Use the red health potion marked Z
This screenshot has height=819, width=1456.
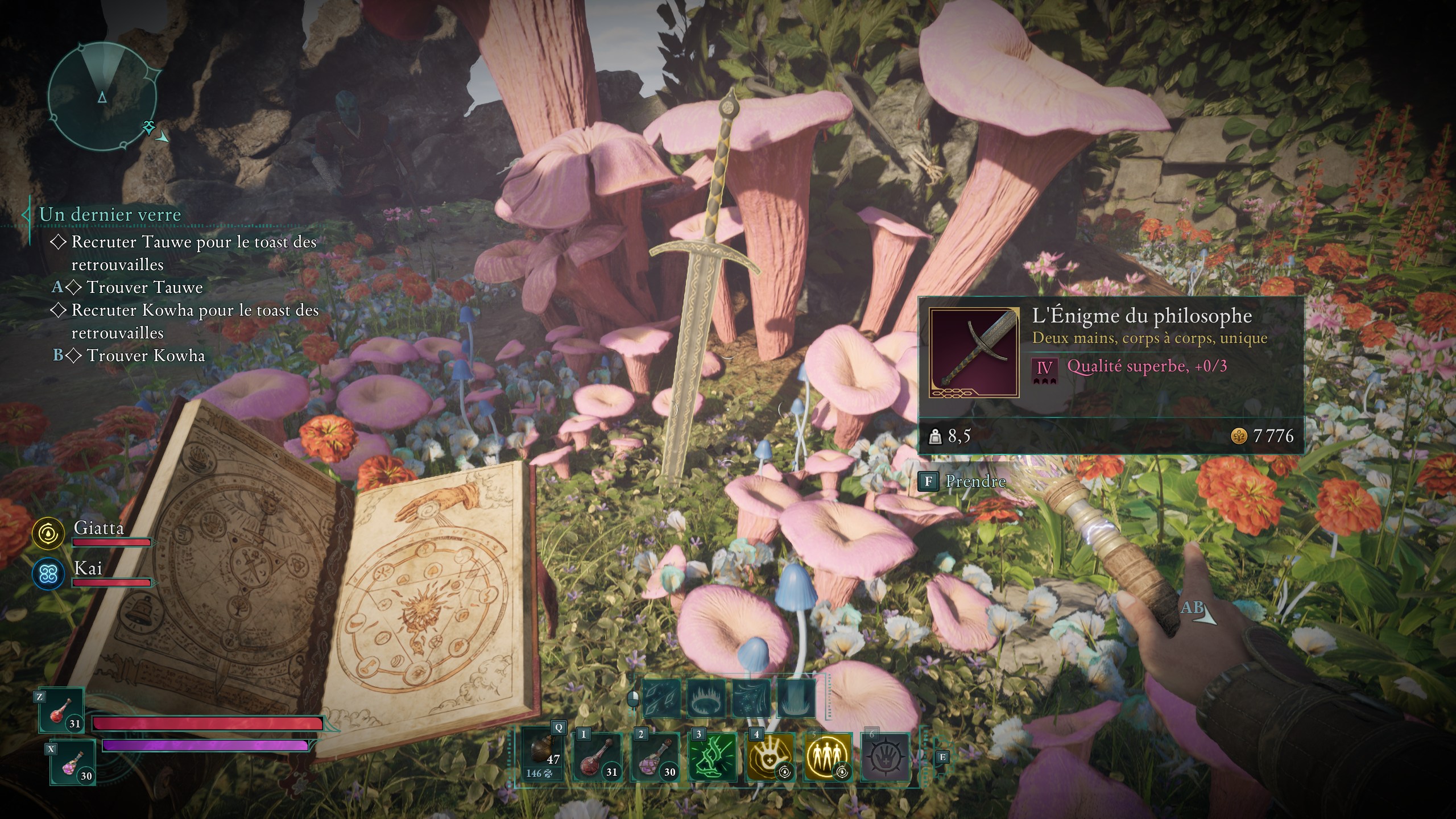pos(62,710)
